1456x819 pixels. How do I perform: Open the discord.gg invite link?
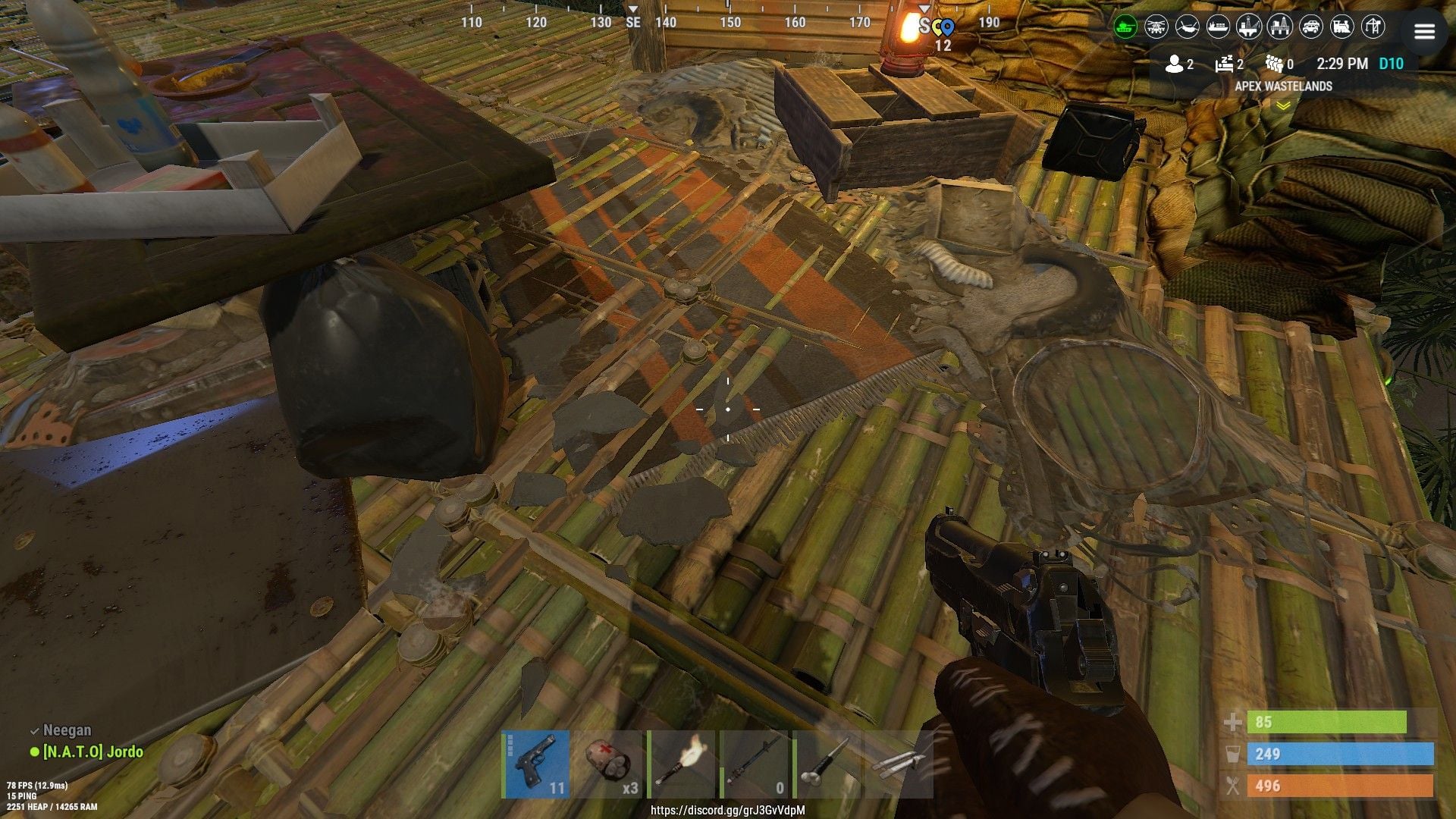click(x=727, y=810)
